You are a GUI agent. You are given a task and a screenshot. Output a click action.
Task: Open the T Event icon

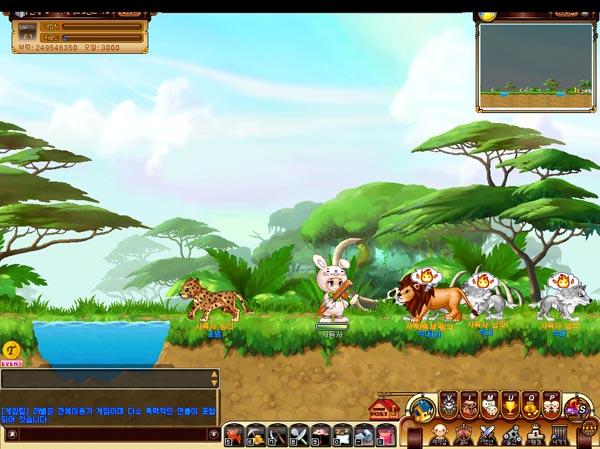tap(12, 351)
